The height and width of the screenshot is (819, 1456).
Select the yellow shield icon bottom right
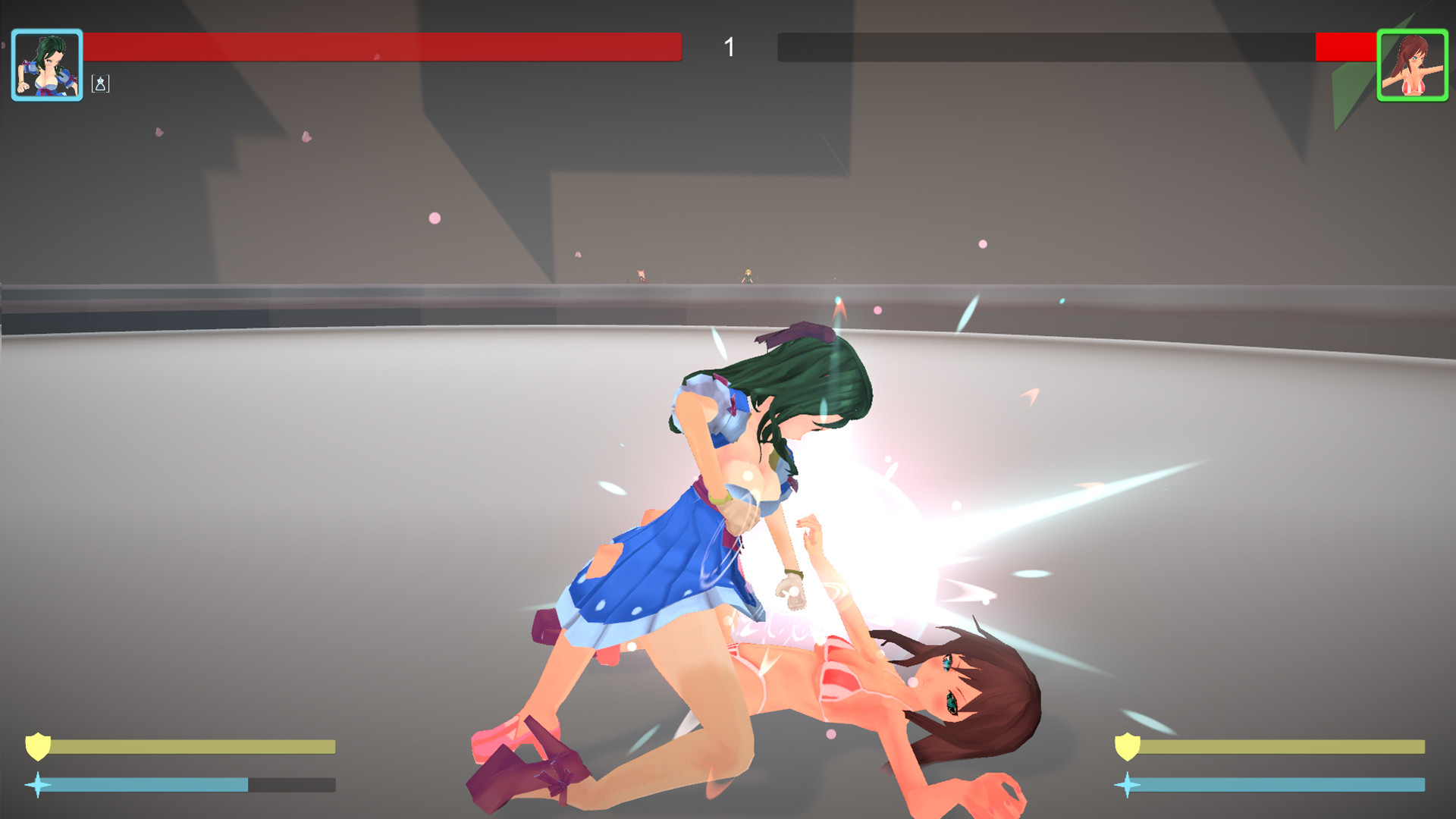pos(1126,747)
